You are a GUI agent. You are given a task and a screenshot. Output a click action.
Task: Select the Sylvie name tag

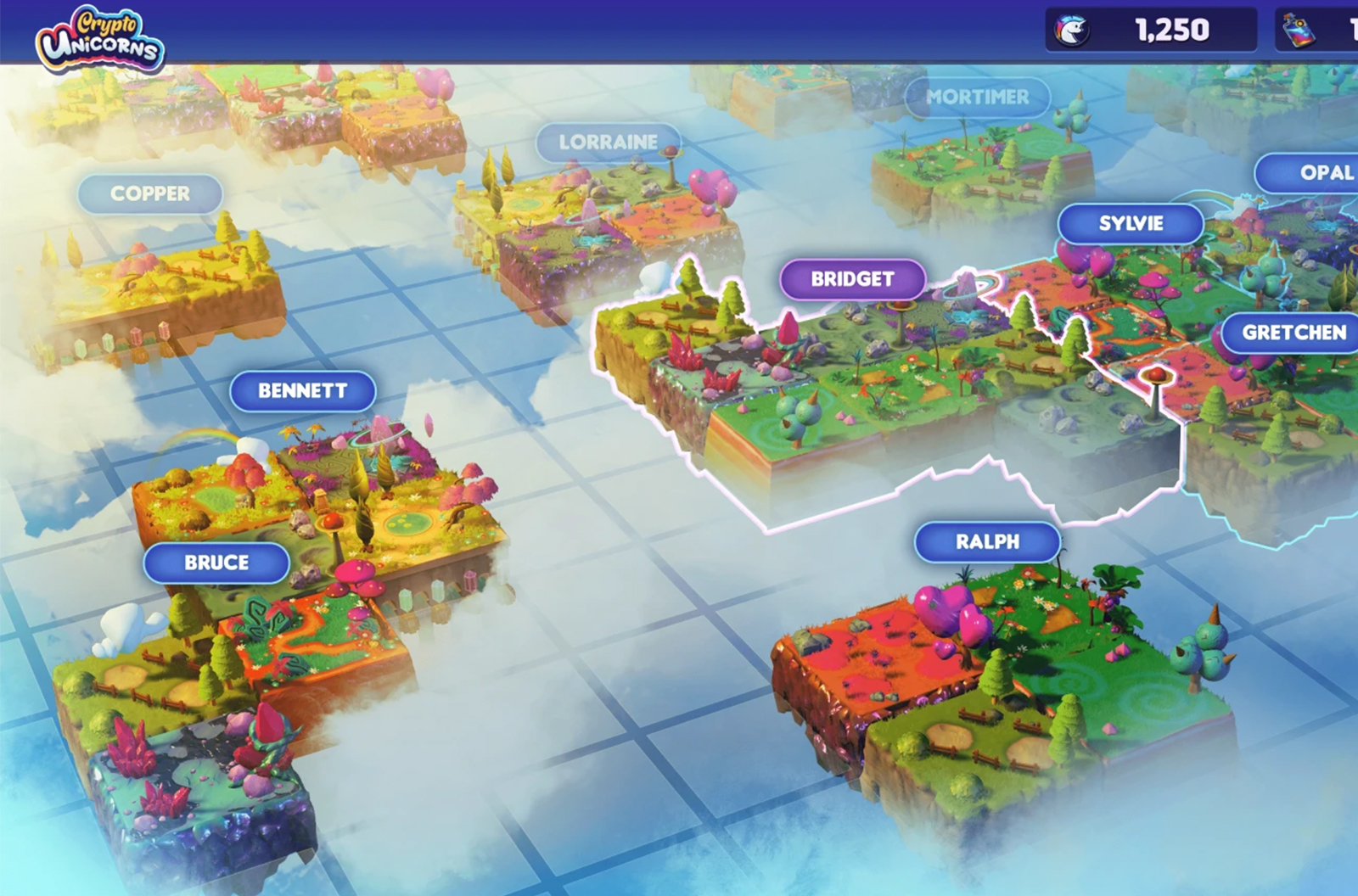1131,224
